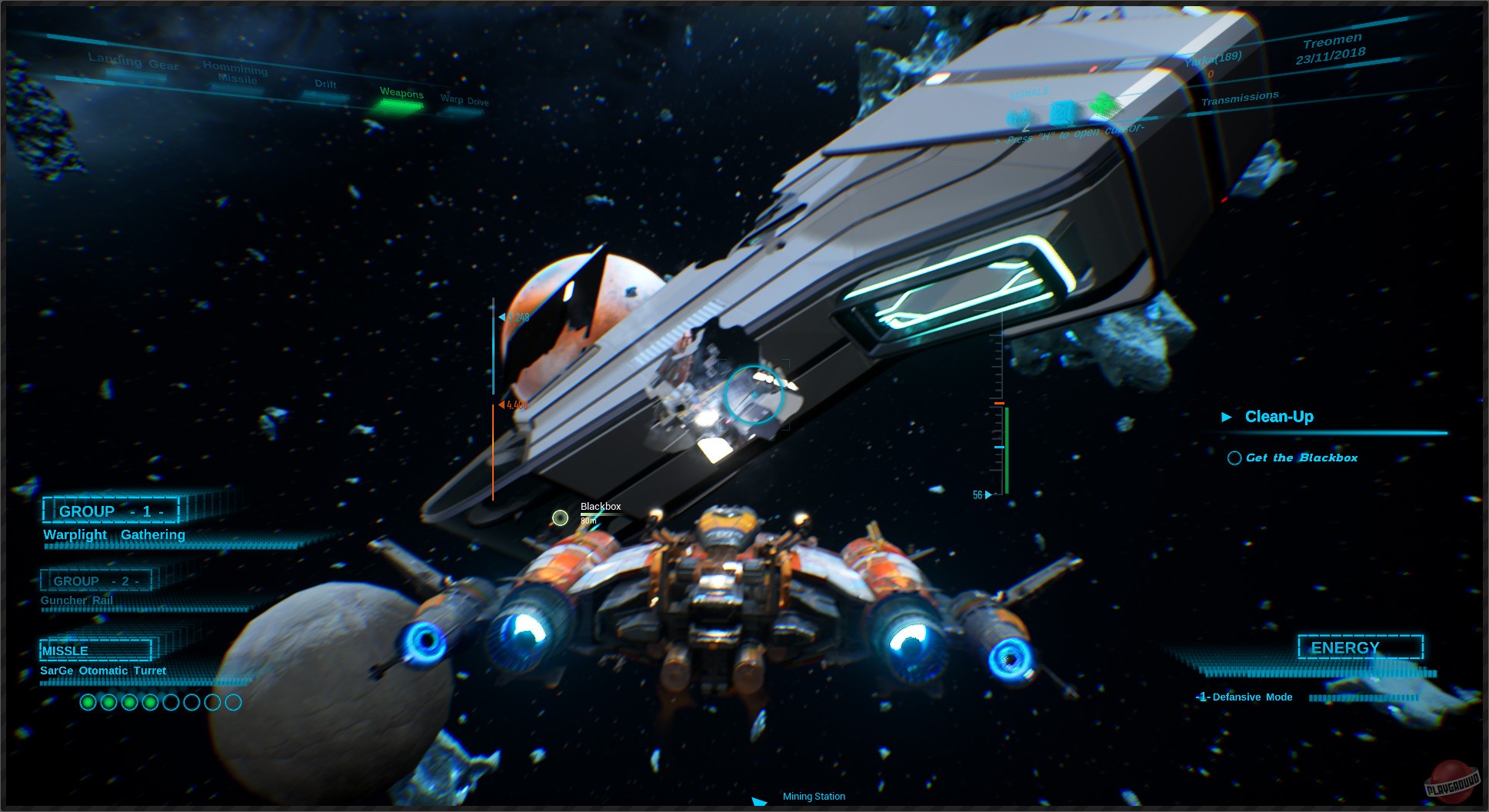Expand the Clean-Up mission arrow
This screenshot has height=812, width=1489.
pyautogui.click(x=1227, y=416)
